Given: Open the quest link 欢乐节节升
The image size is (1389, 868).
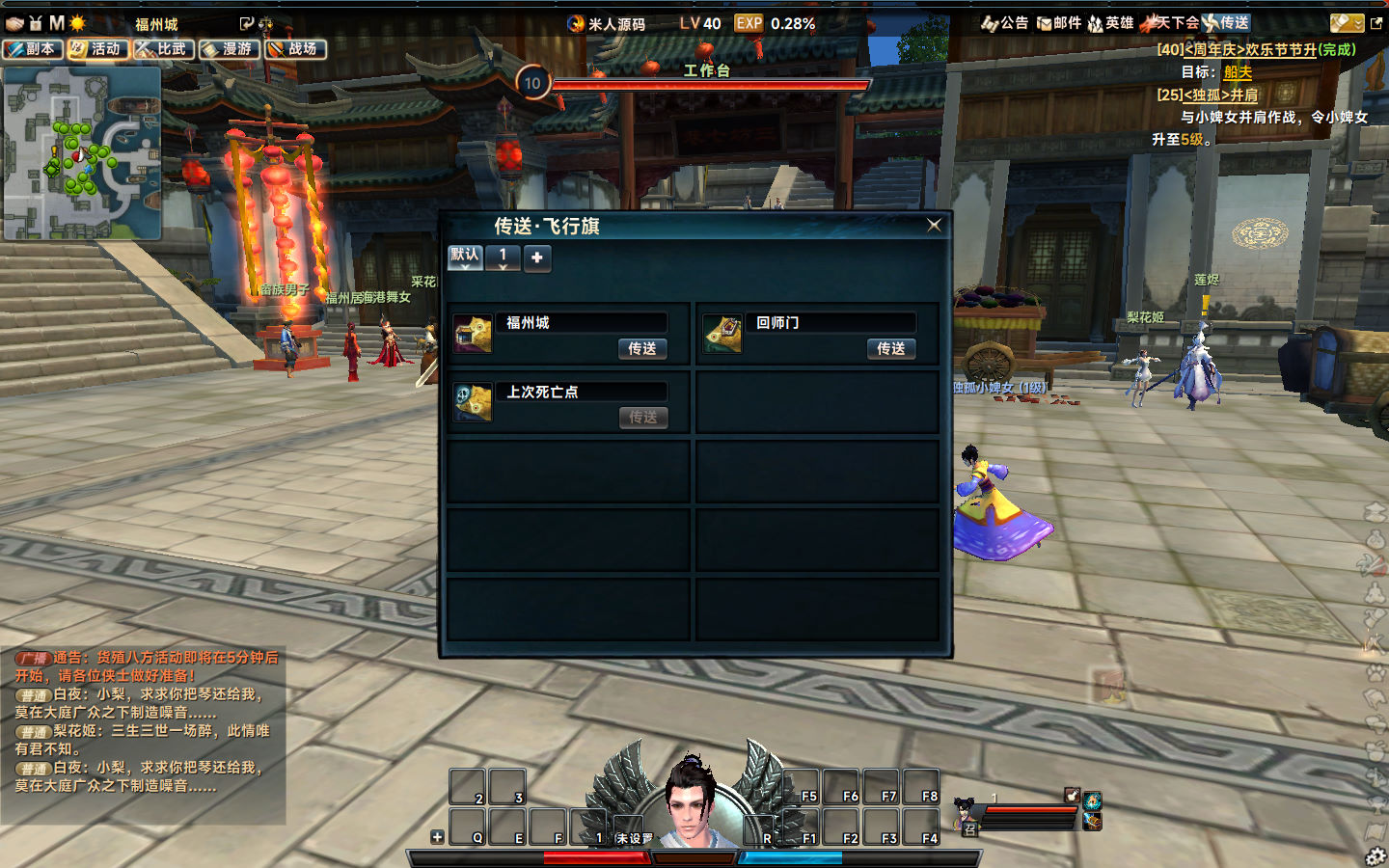Looking at the screenshot, I should point(1280,49).
